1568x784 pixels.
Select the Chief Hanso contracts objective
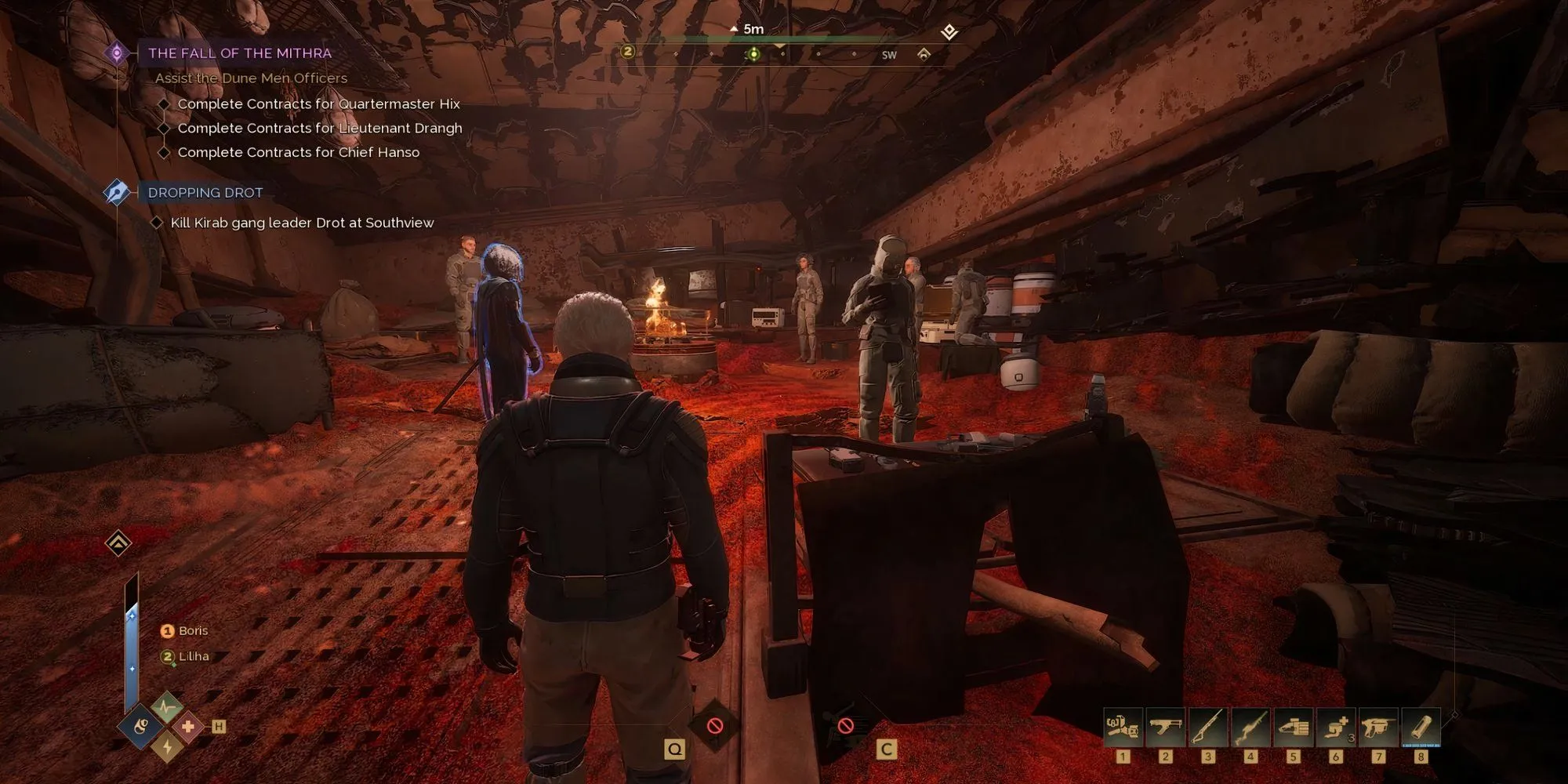[x=298, y=153]
